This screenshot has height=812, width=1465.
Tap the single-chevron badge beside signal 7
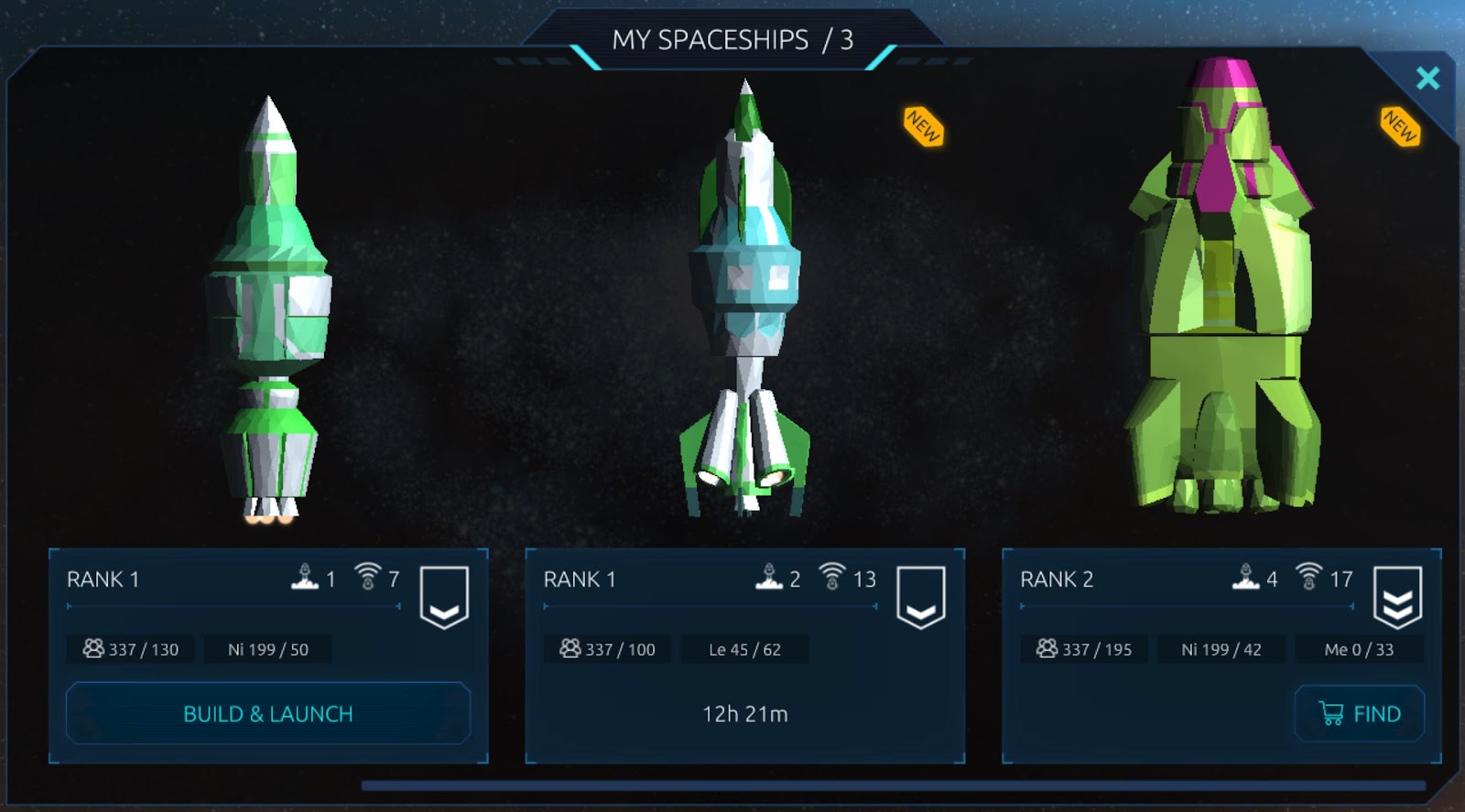444,597
